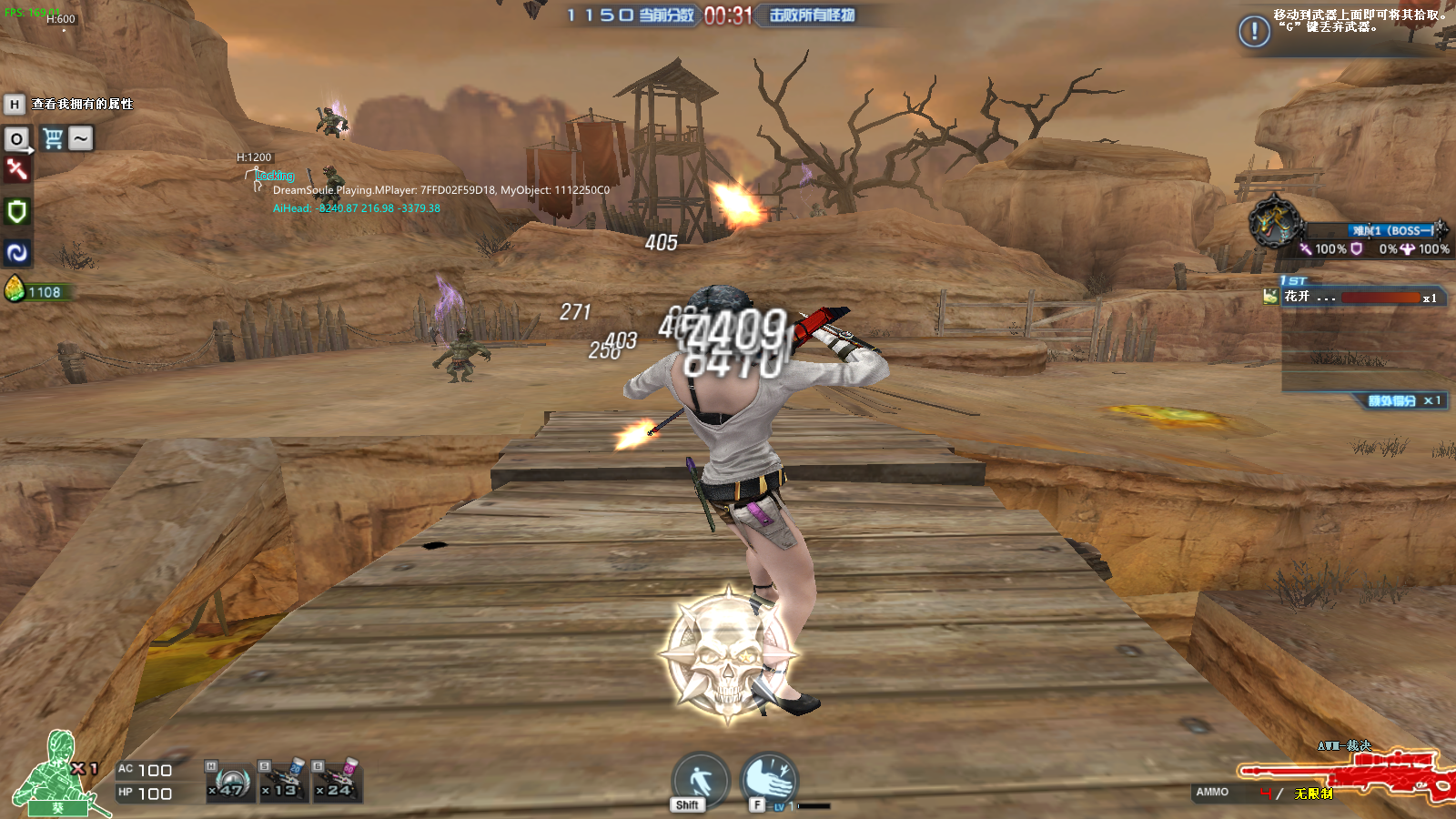Click the defeat all monsters objective label

(x=812, y=15)
